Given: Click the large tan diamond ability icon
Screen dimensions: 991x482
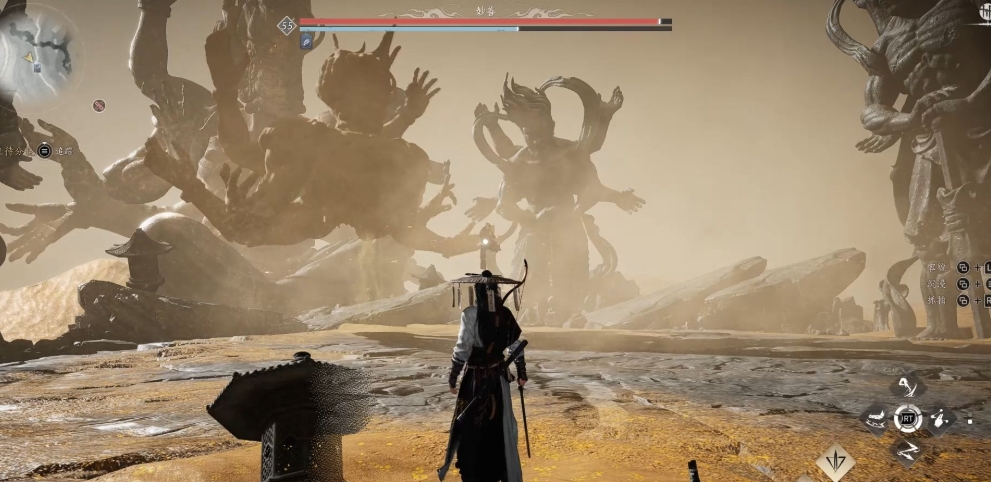Looking at the screenshot, I should 835,462.
